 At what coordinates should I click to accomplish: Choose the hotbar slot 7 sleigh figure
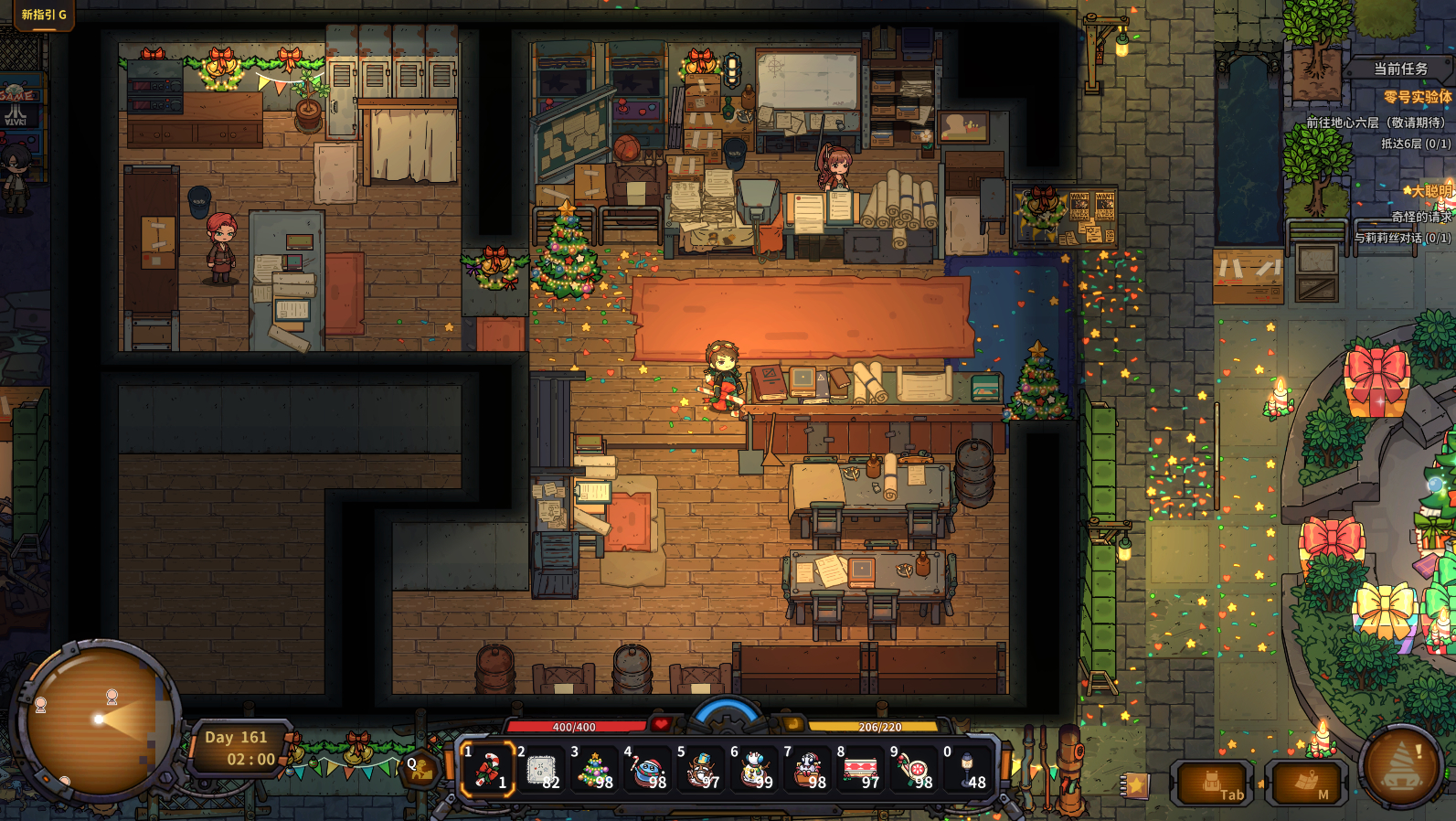pos(808,769)
